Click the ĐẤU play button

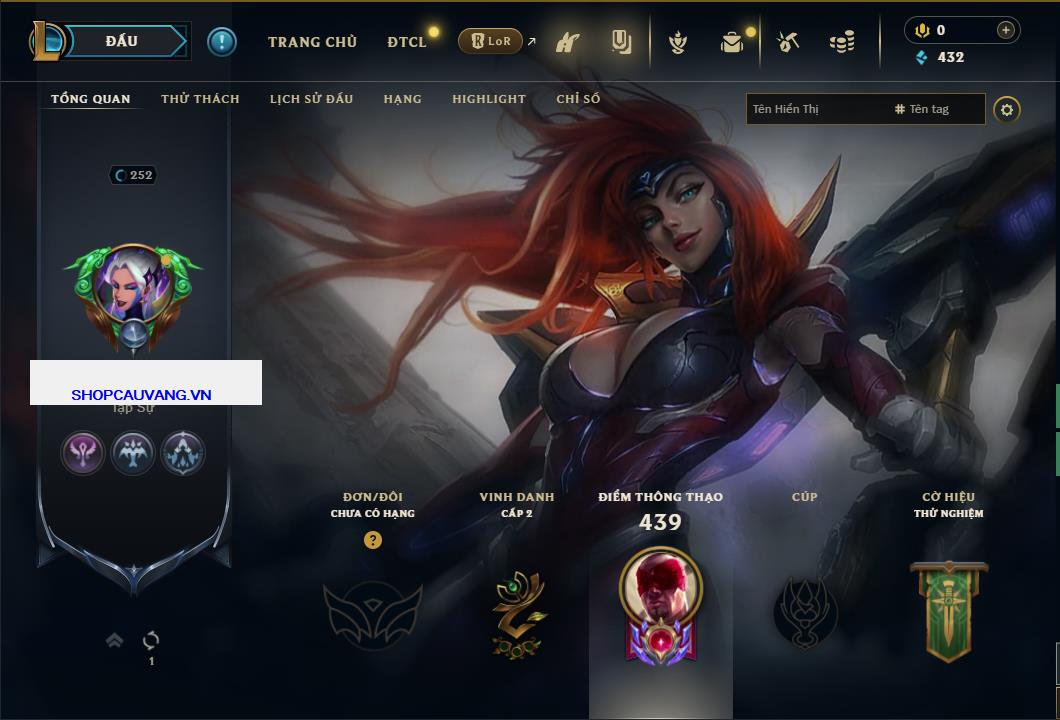pos(122,41)
